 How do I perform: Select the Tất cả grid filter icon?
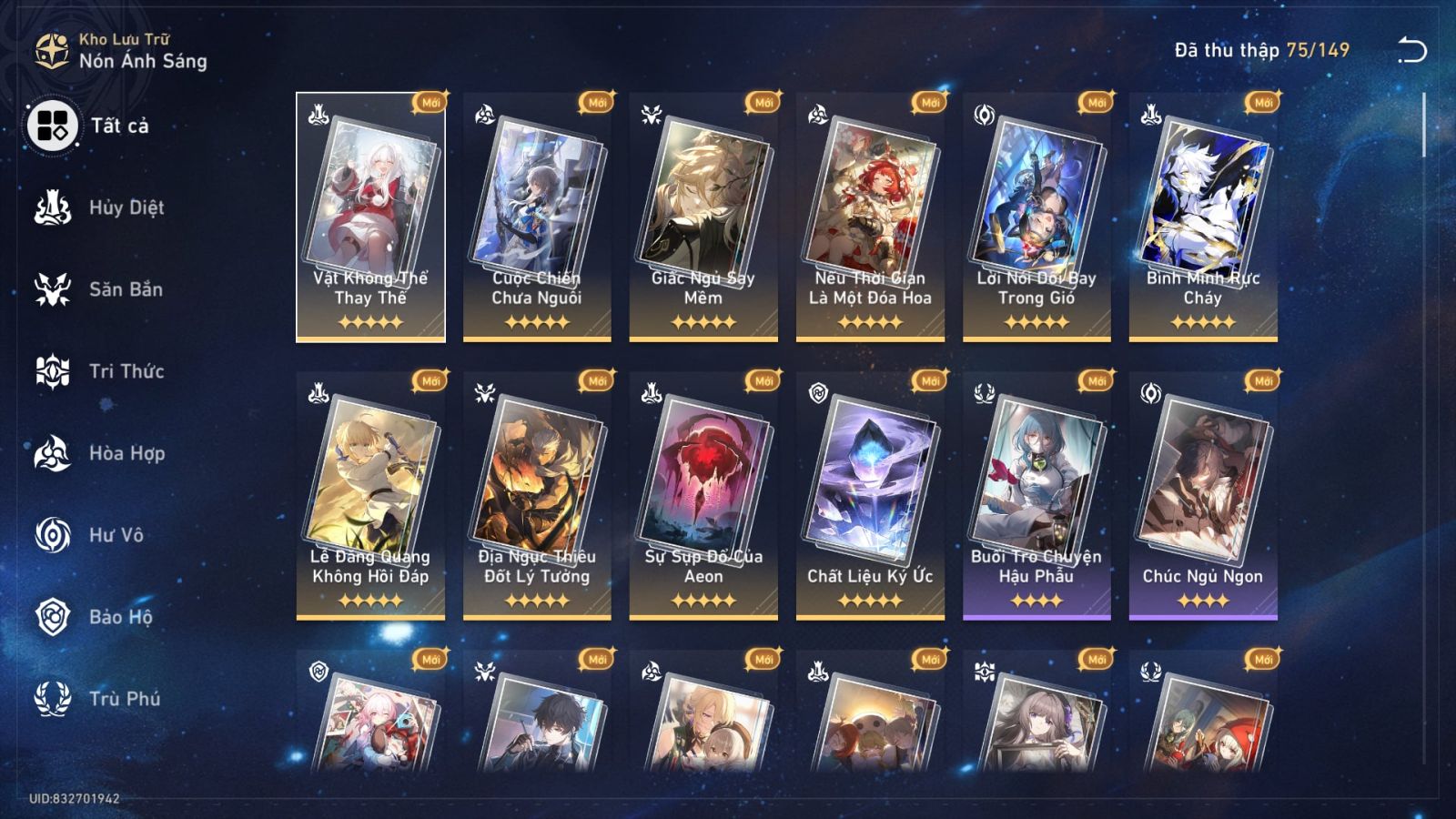[55, 127]
